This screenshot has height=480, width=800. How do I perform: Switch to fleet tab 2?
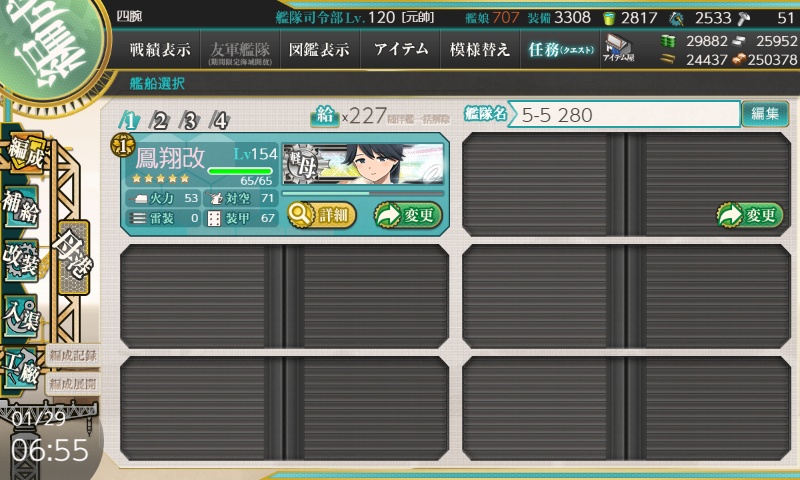click(159, 121)
